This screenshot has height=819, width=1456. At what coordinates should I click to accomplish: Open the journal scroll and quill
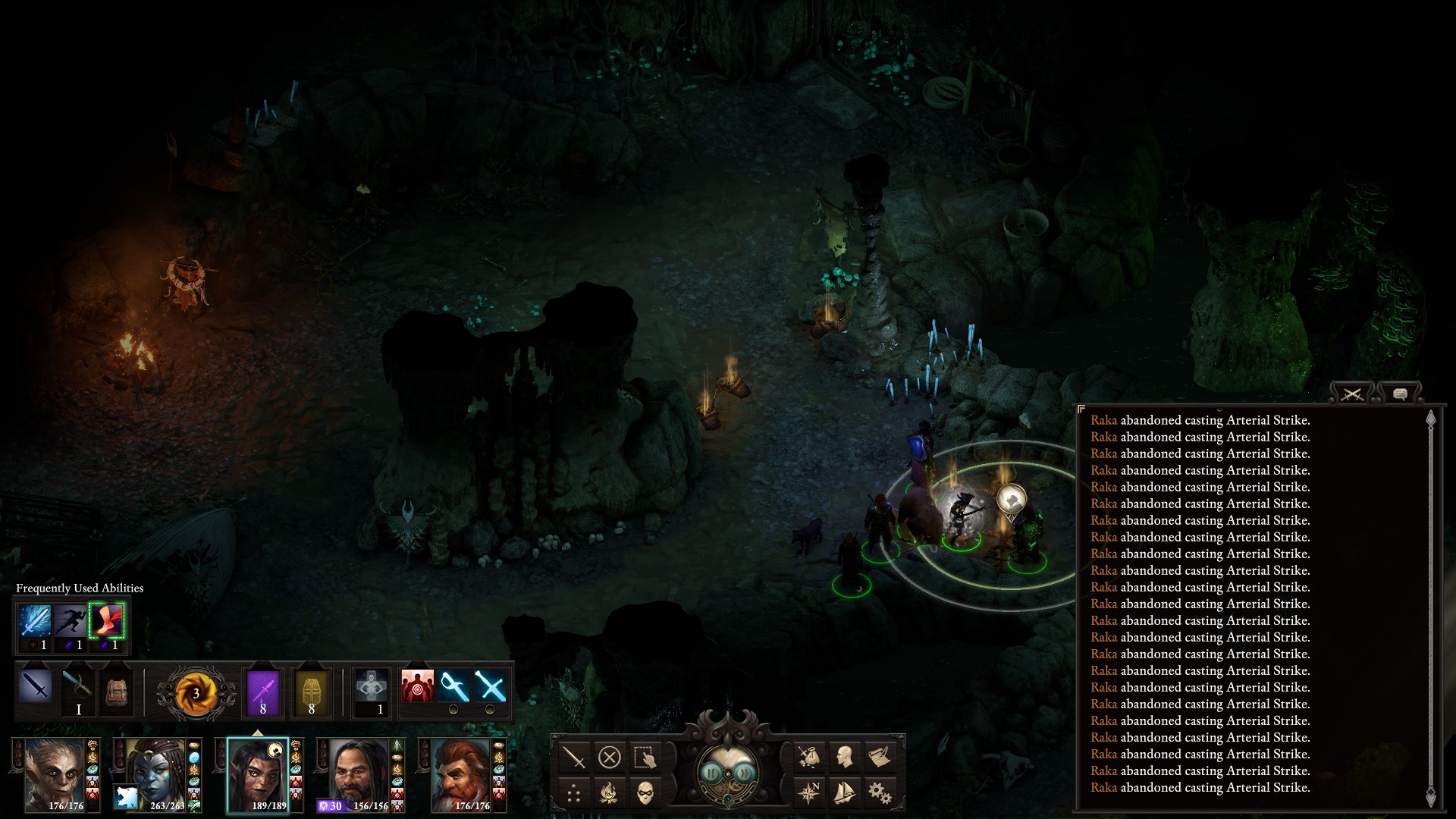[x=879, y=757]
